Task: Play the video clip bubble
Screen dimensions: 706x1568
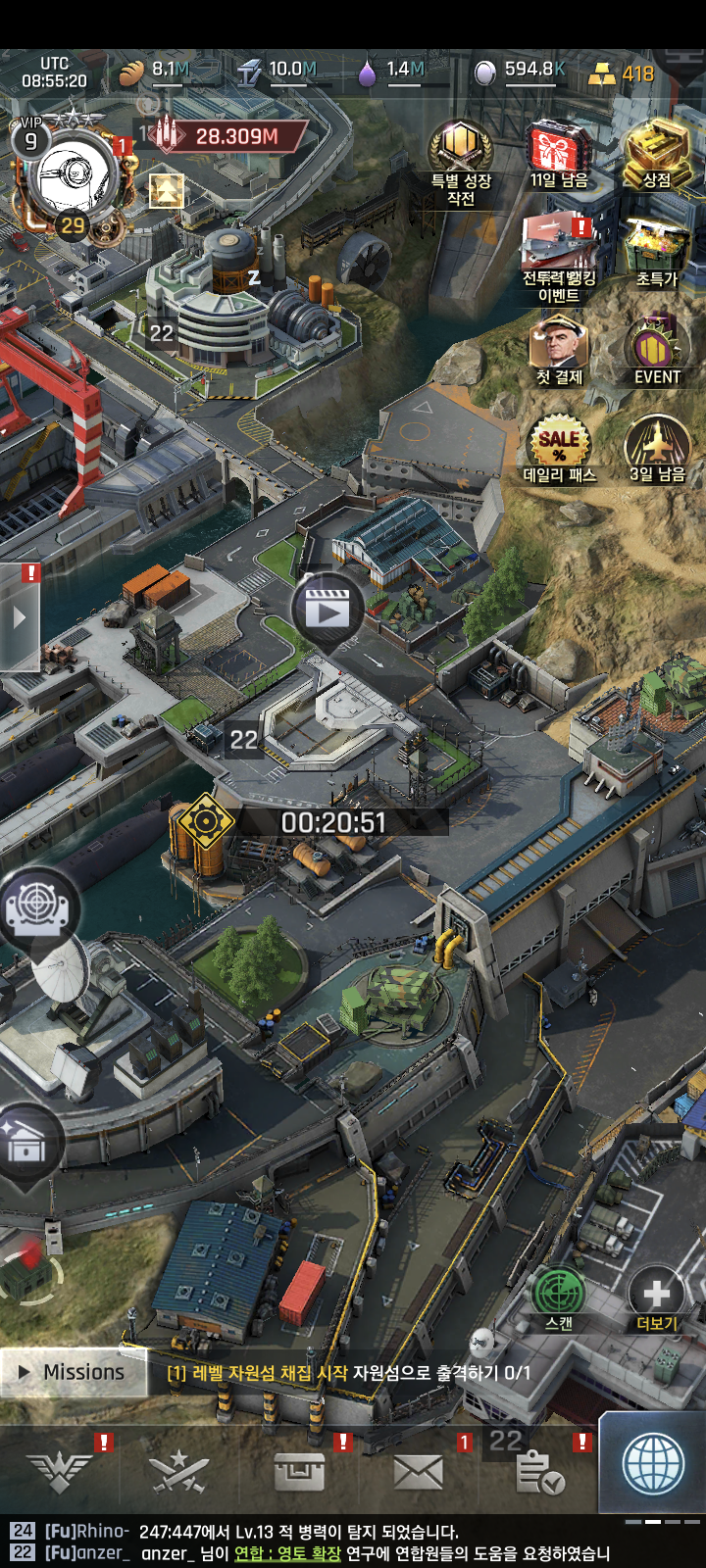Action: click(x=327, y=610)
